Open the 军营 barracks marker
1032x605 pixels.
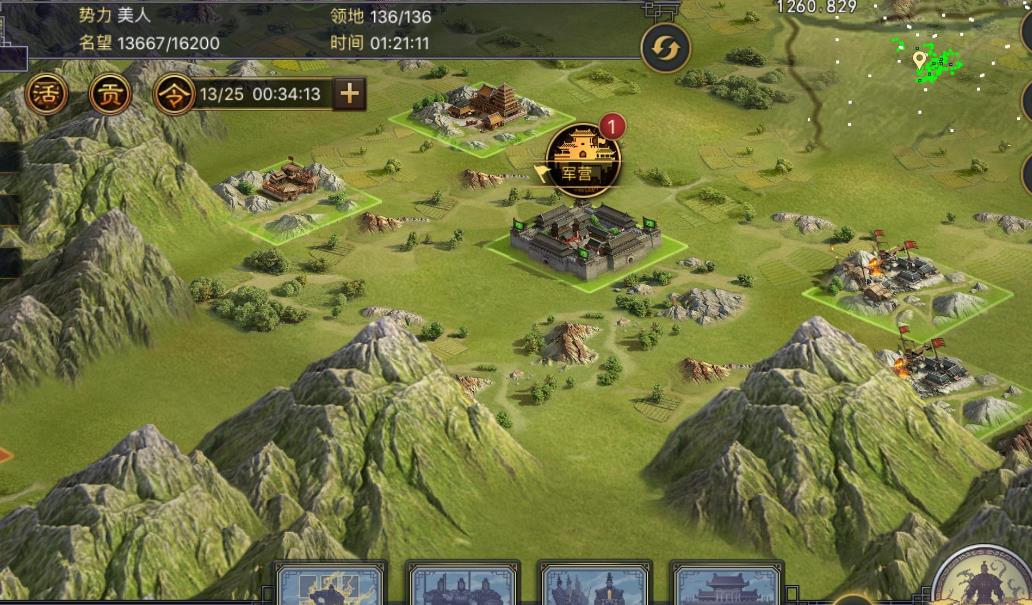[583, 158]
